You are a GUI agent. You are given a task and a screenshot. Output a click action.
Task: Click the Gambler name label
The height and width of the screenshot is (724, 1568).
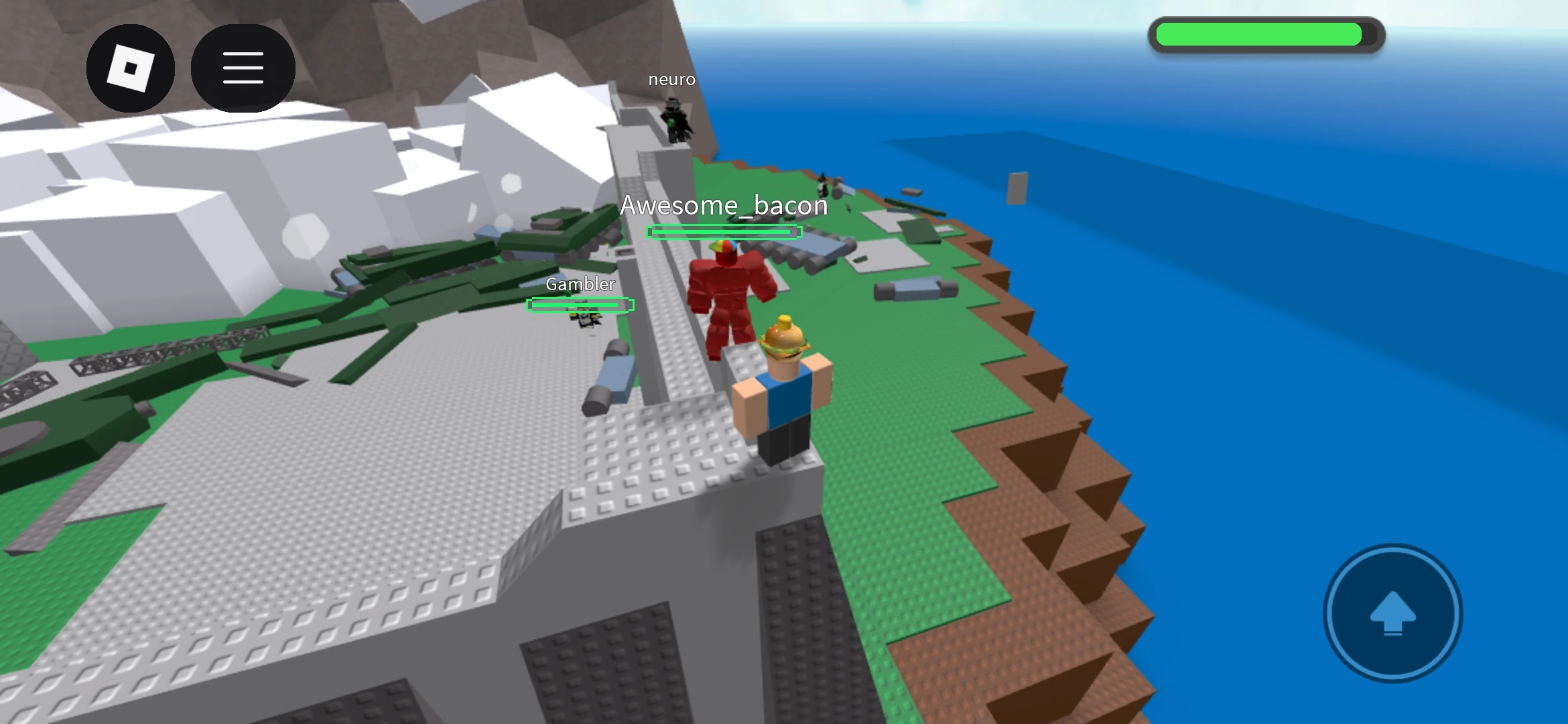click(x=579, y=284)
